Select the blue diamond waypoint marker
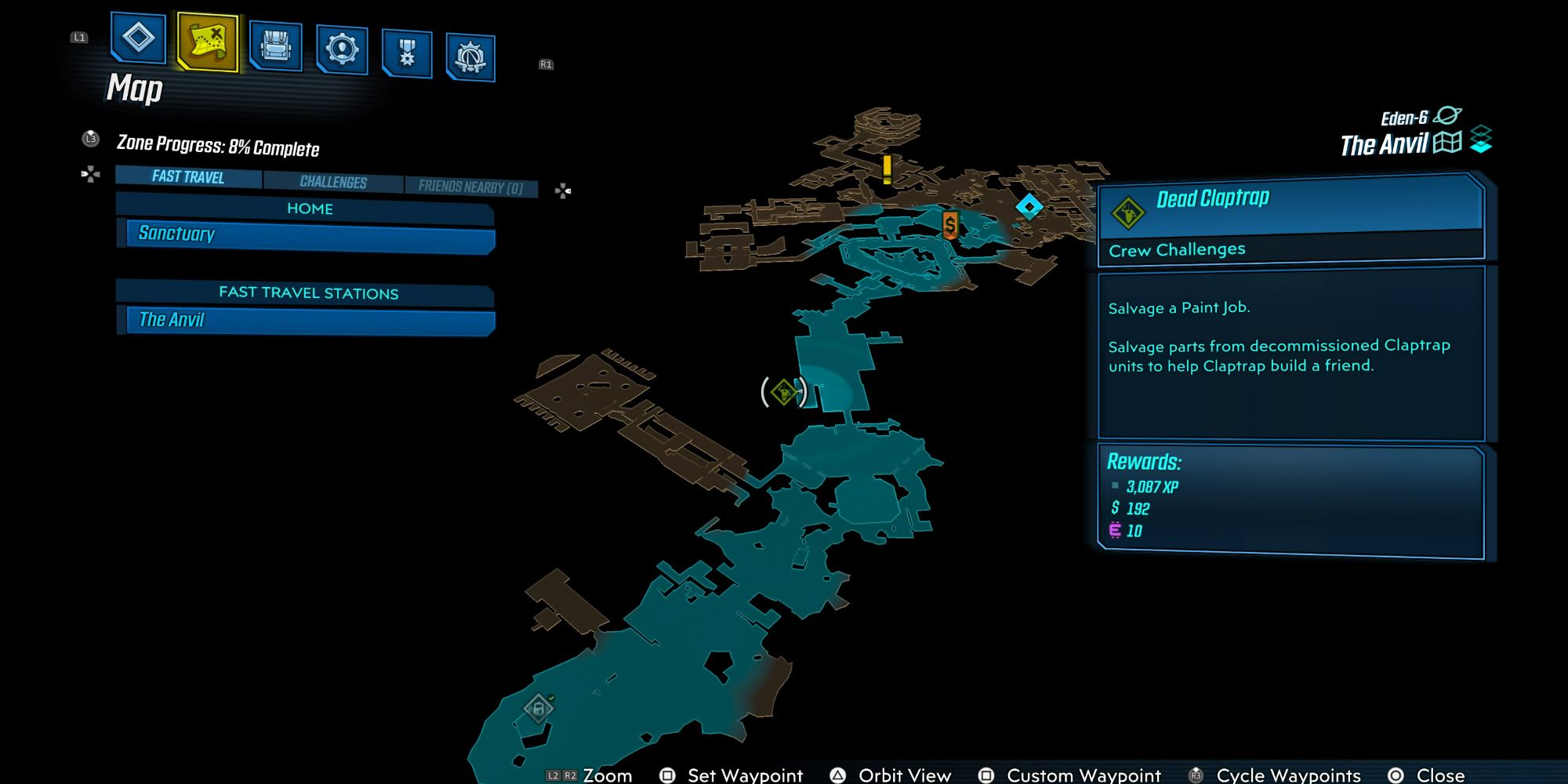Image resolution: width=1568 pixels, height=784 pixels. click(x=1030, y=205)
